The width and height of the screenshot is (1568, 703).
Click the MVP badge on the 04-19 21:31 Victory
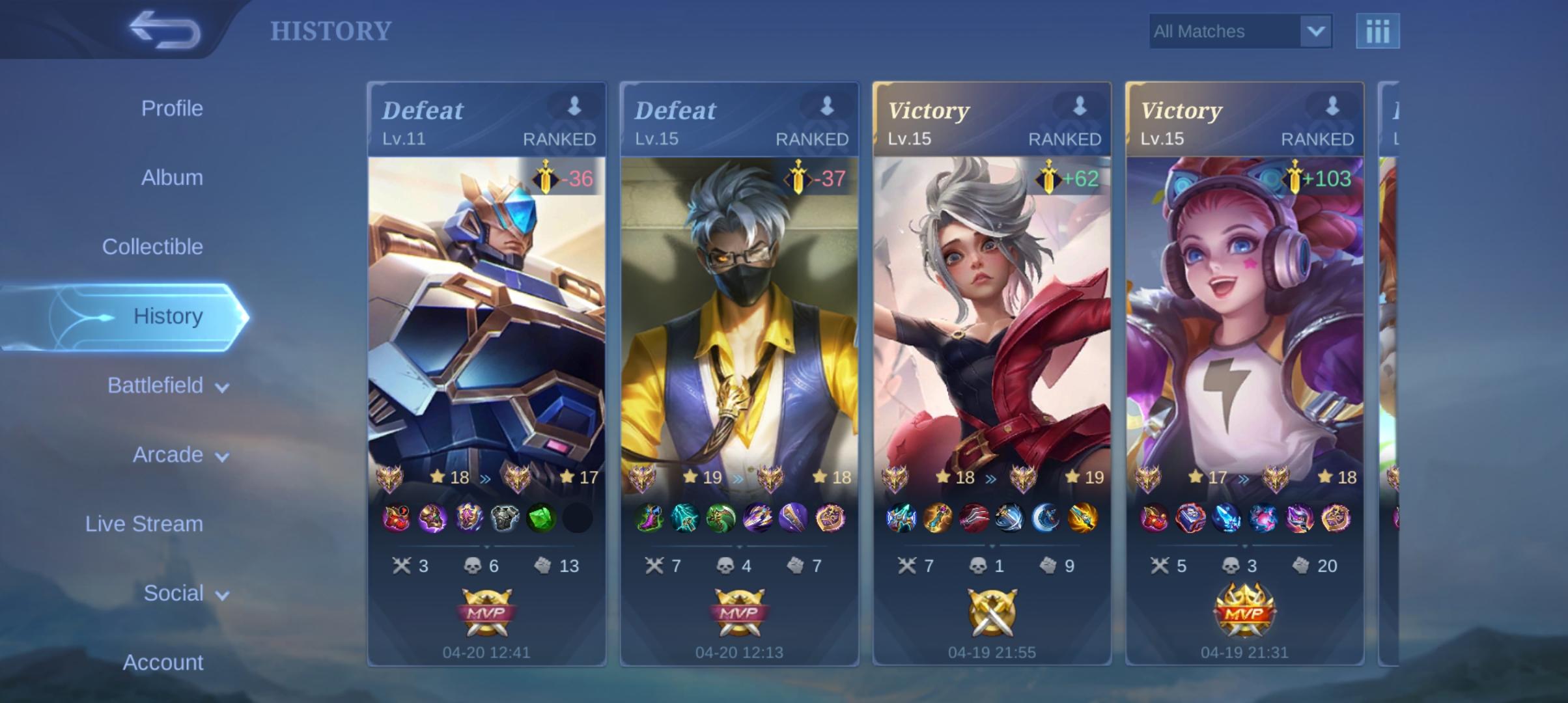[x=1244, y=612]
